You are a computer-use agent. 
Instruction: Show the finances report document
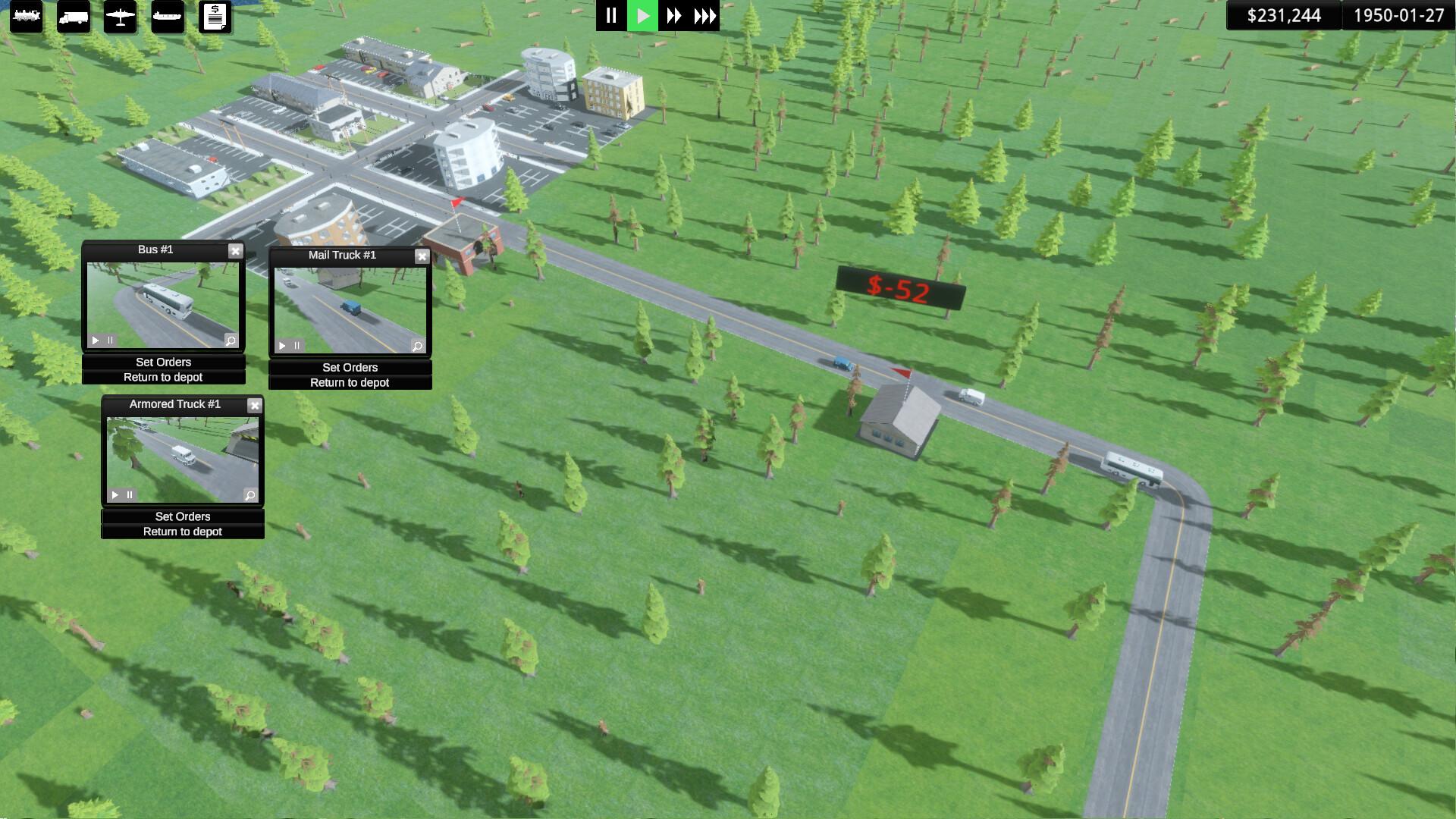tap(215, 16)
